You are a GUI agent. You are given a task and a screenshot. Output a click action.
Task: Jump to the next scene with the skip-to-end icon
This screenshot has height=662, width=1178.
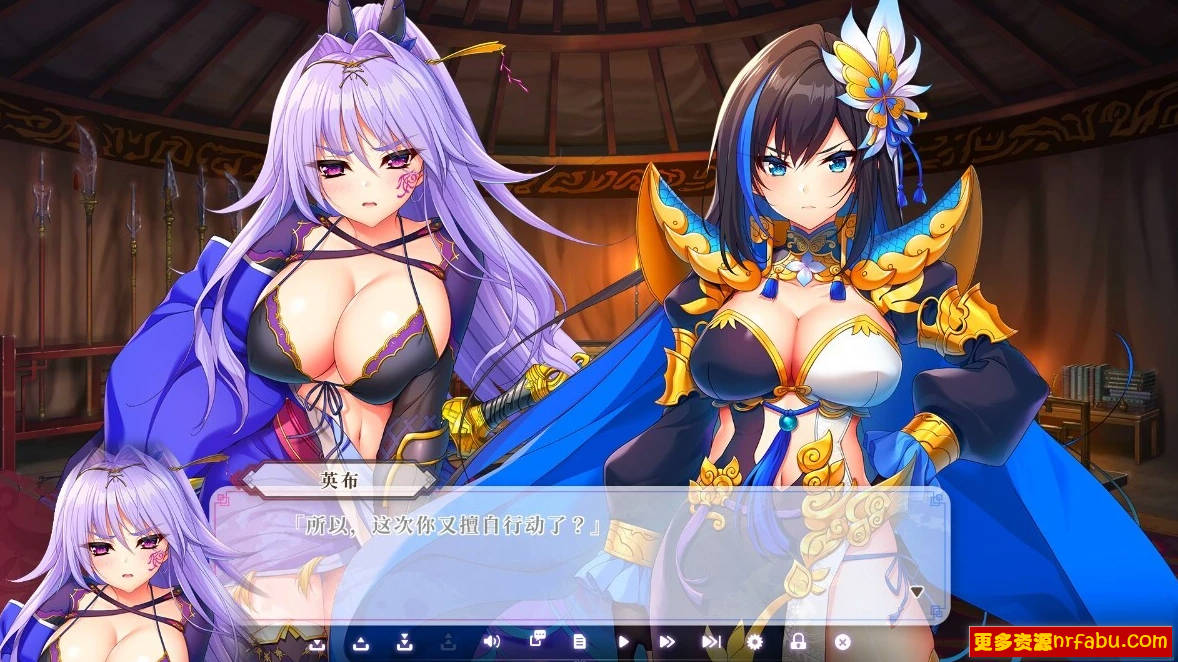coord(711,642)
